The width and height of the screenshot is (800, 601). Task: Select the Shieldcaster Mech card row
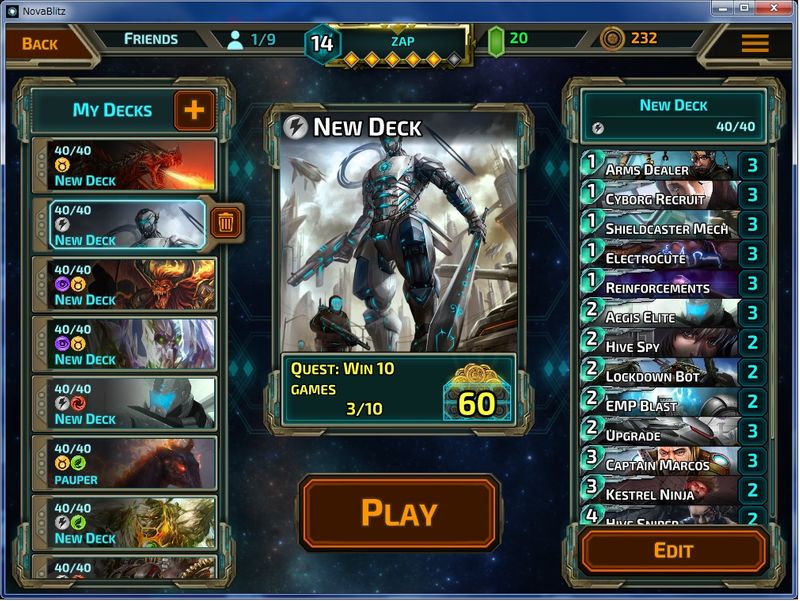660,225
